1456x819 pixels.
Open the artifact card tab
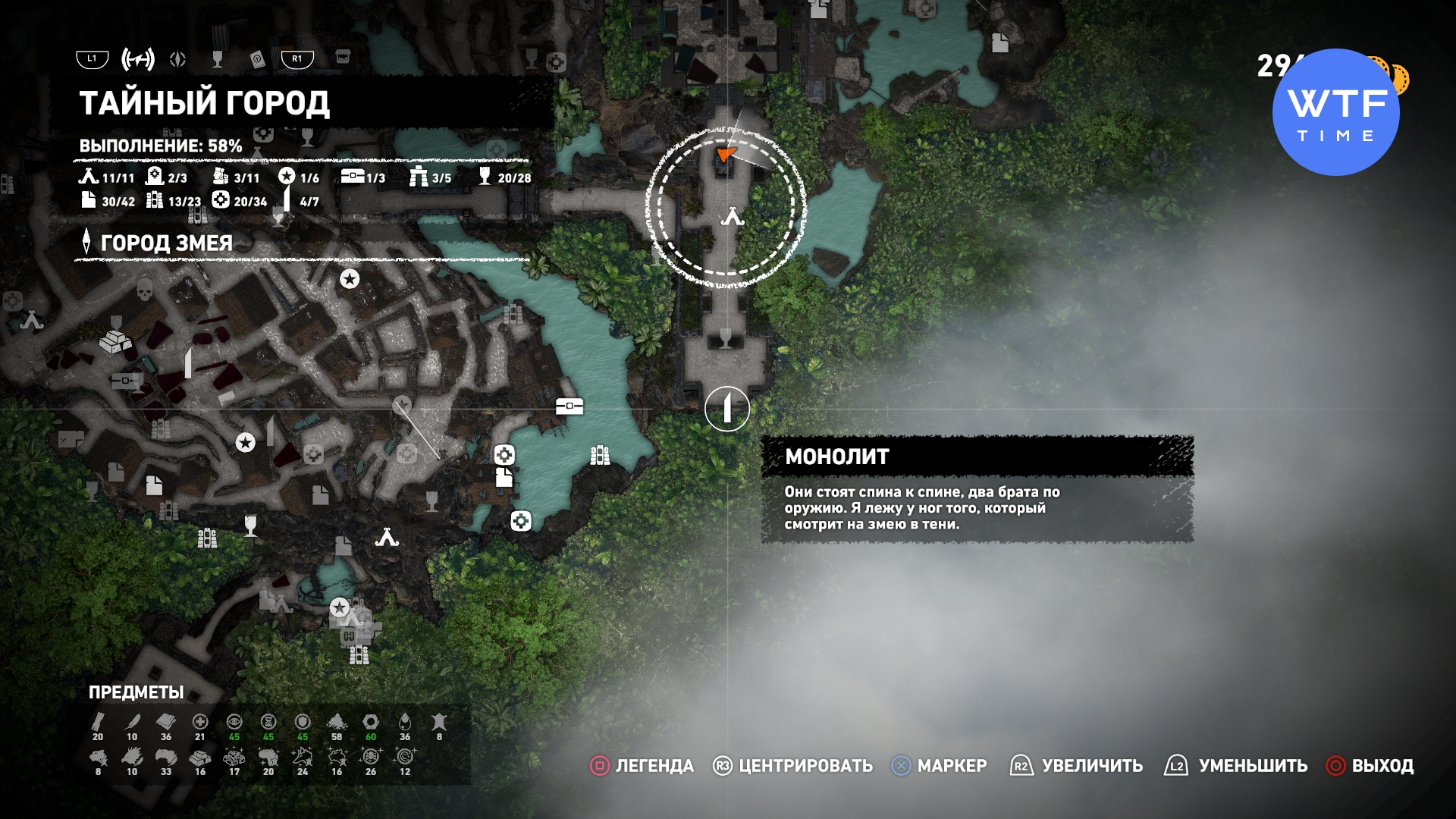pos(258,60)
